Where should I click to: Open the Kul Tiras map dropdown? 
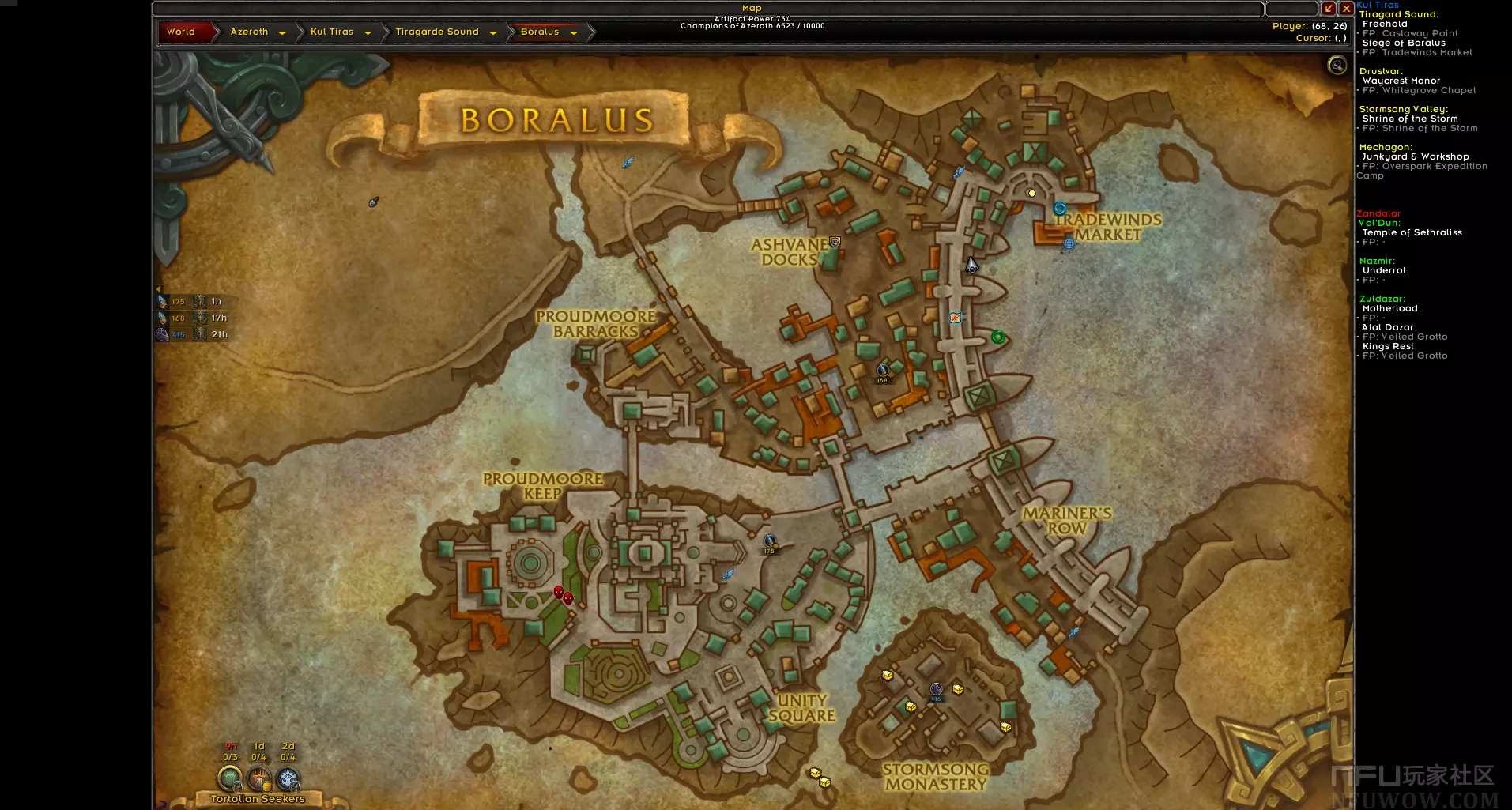click(368, 32)
